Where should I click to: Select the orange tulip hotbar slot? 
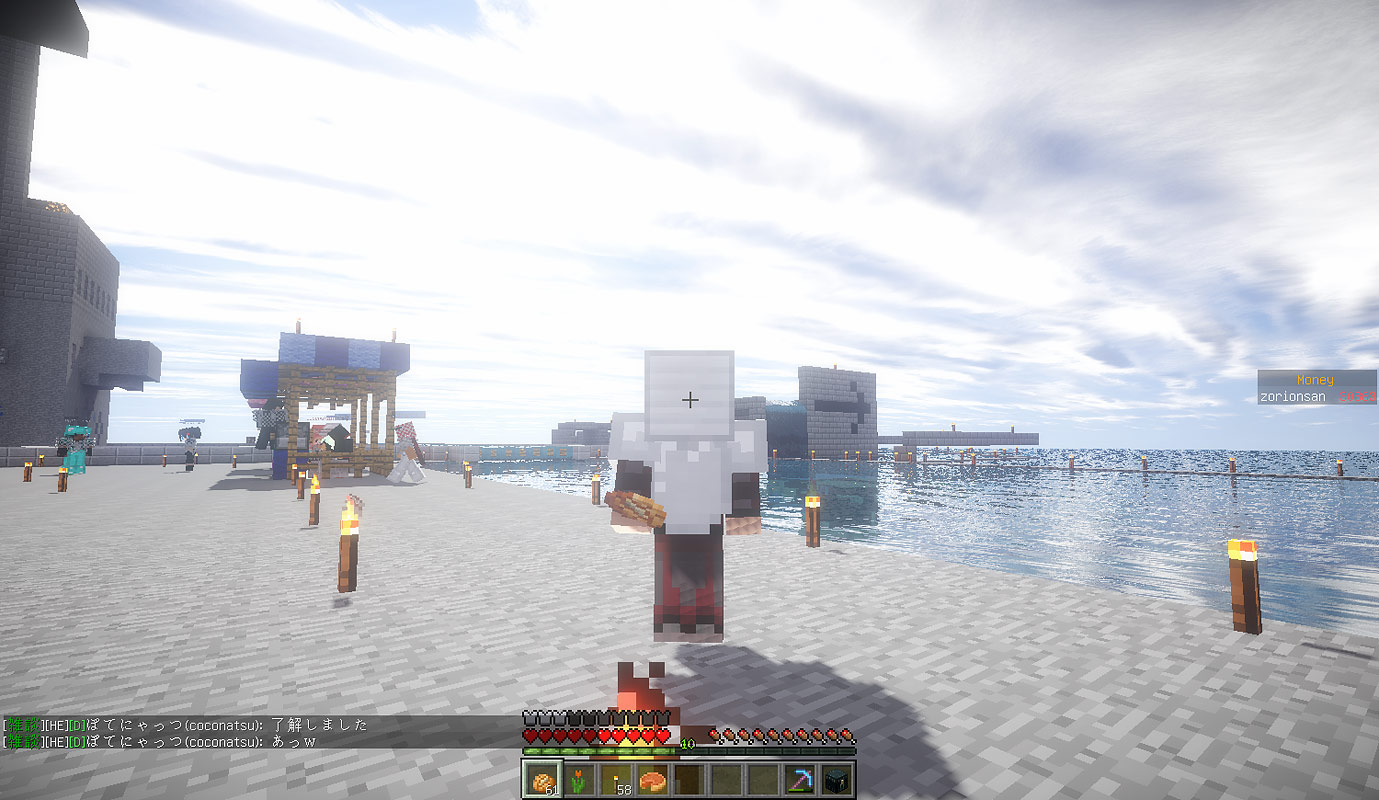(x=578, y=780)
